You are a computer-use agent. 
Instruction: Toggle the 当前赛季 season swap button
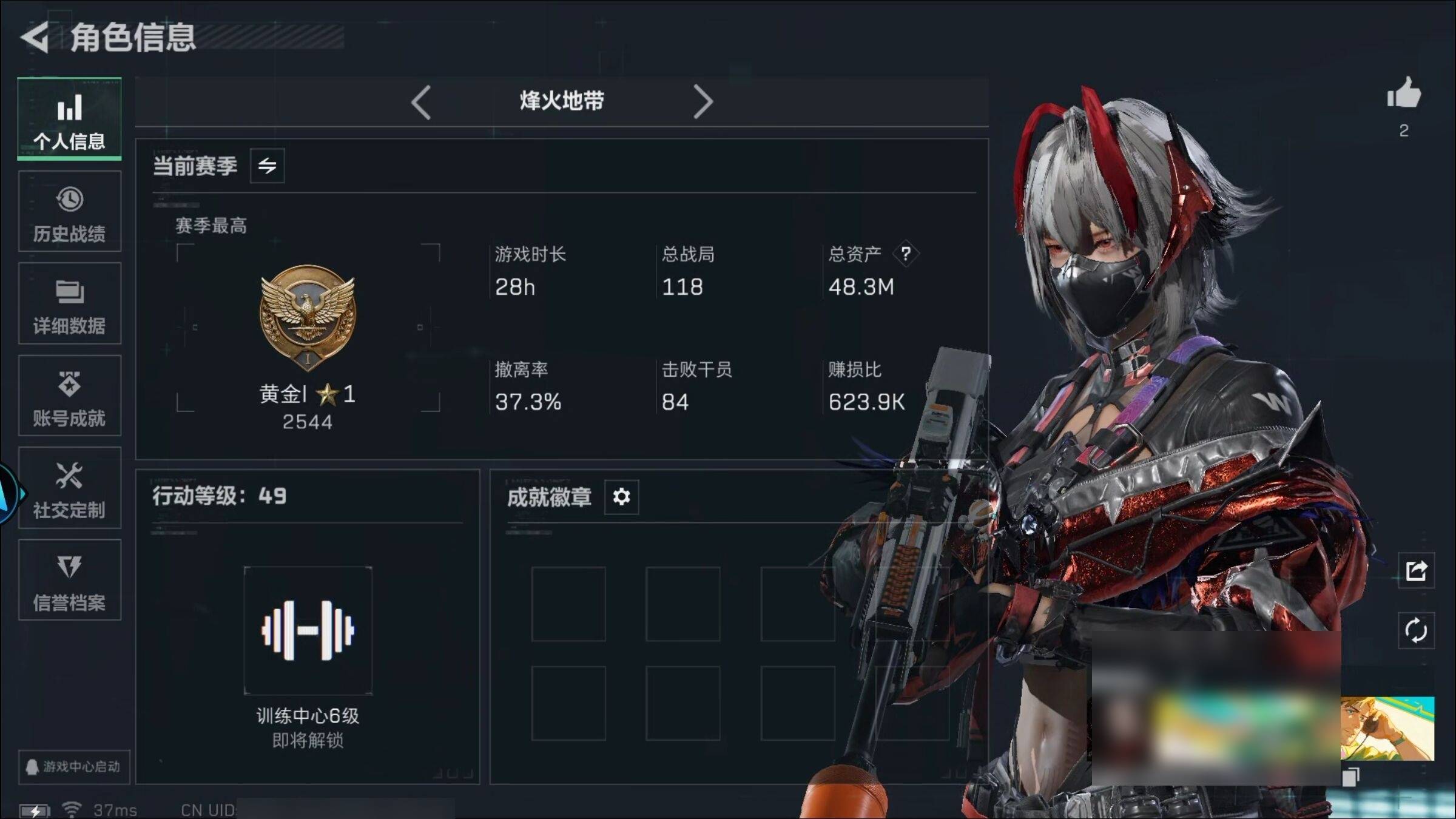click(267, 166)
